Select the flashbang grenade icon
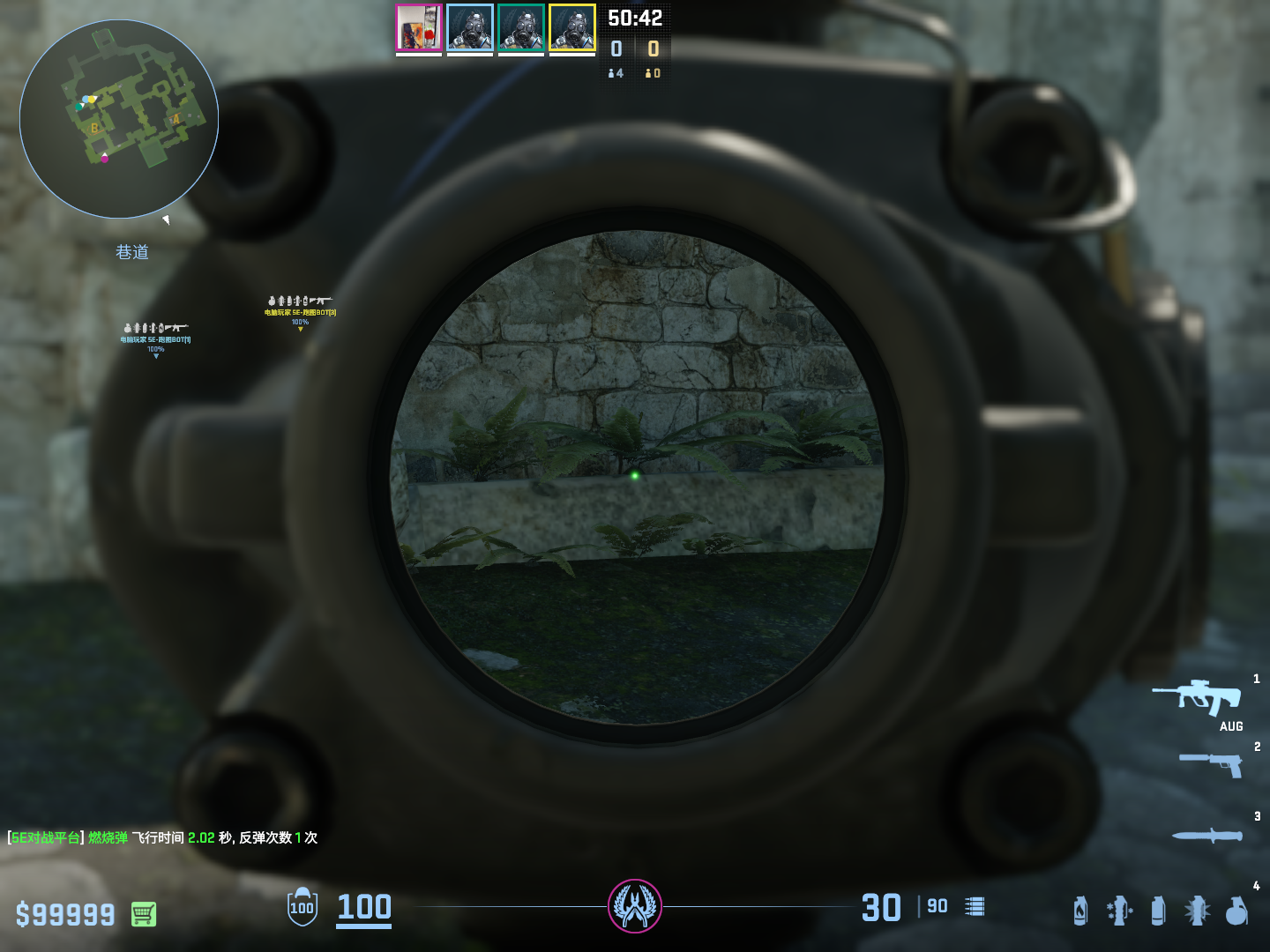Image resolution: width=1270 pixels, height=952 pixels. (x=1197, y=911)
